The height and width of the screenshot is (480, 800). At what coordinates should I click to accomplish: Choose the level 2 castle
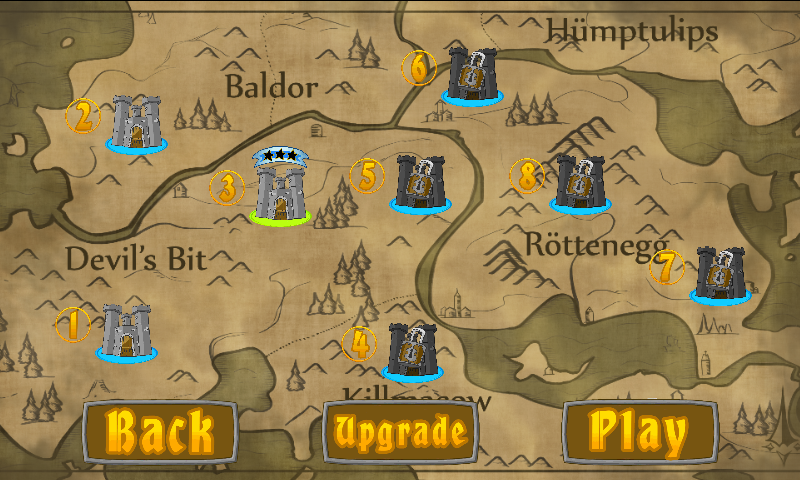point(137,123)
